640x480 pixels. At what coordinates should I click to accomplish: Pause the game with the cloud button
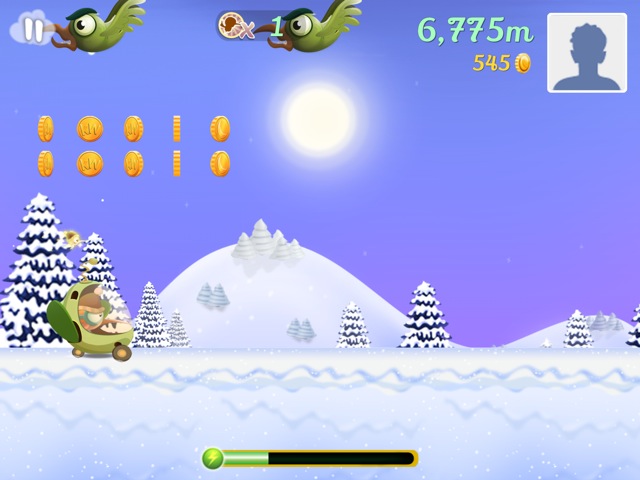click(x=33, y=29)
